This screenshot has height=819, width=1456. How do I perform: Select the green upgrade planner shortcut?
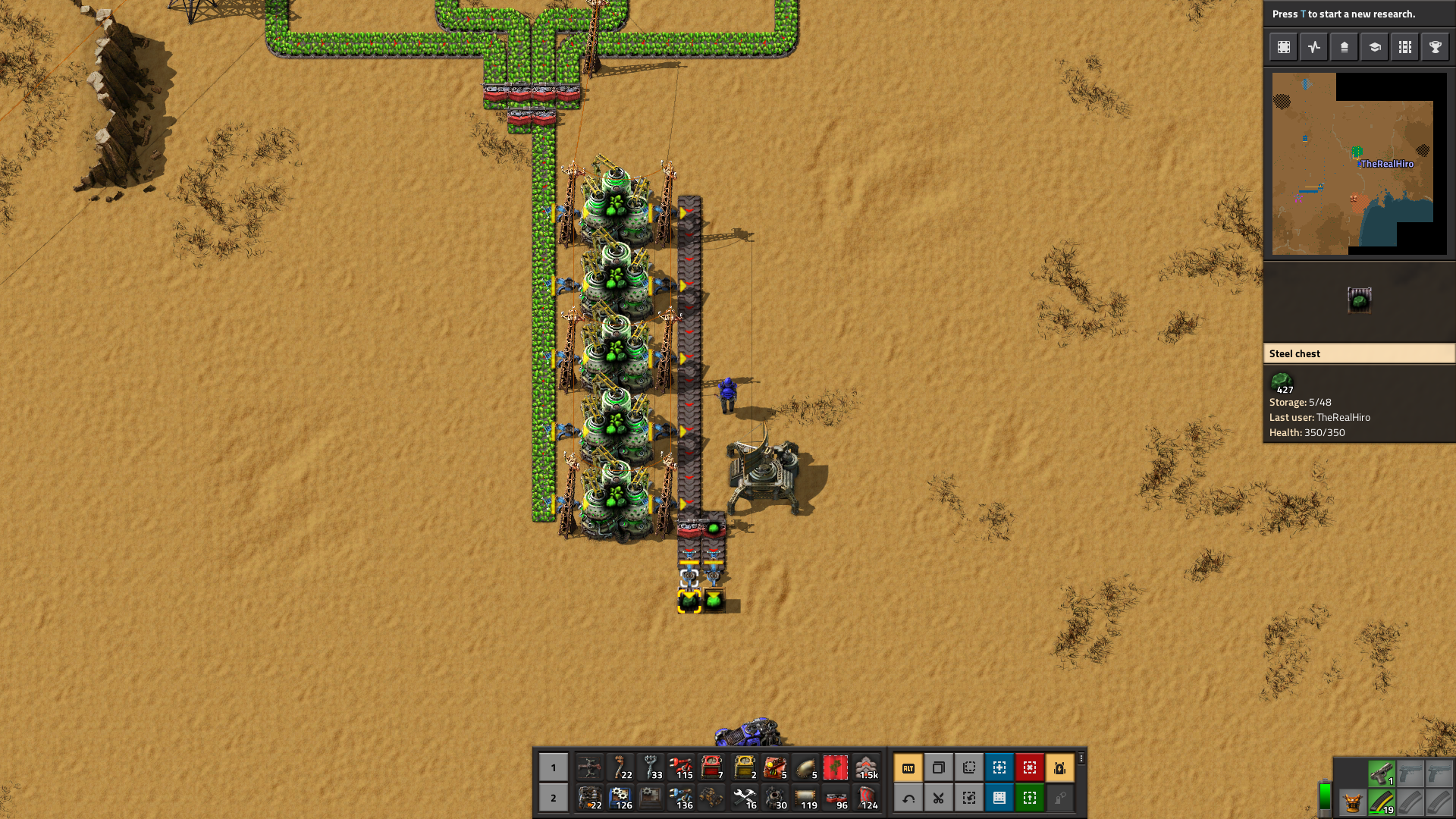click(1029, 798)
